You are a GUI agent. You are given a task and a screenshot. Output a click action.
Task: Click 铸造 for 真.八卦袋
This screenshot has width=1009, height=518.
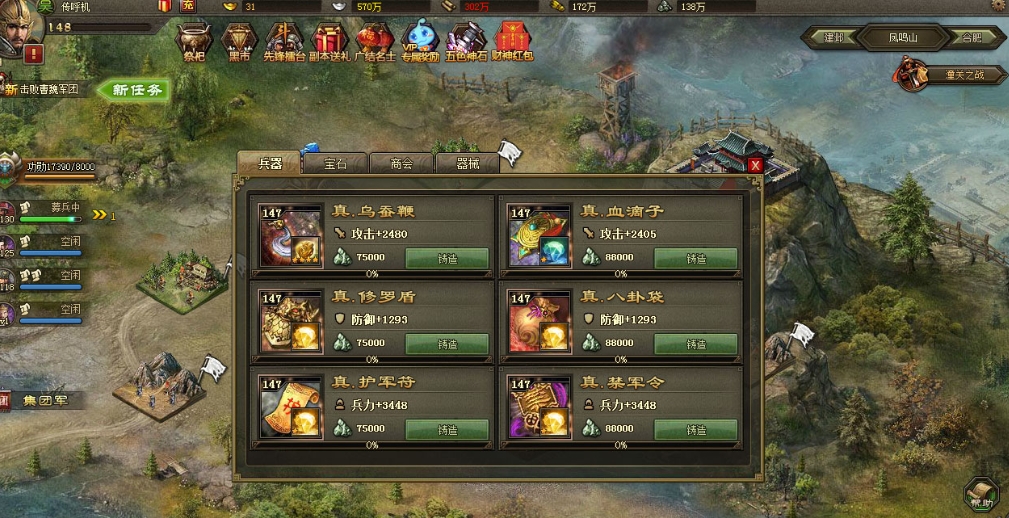coord(696,343)
